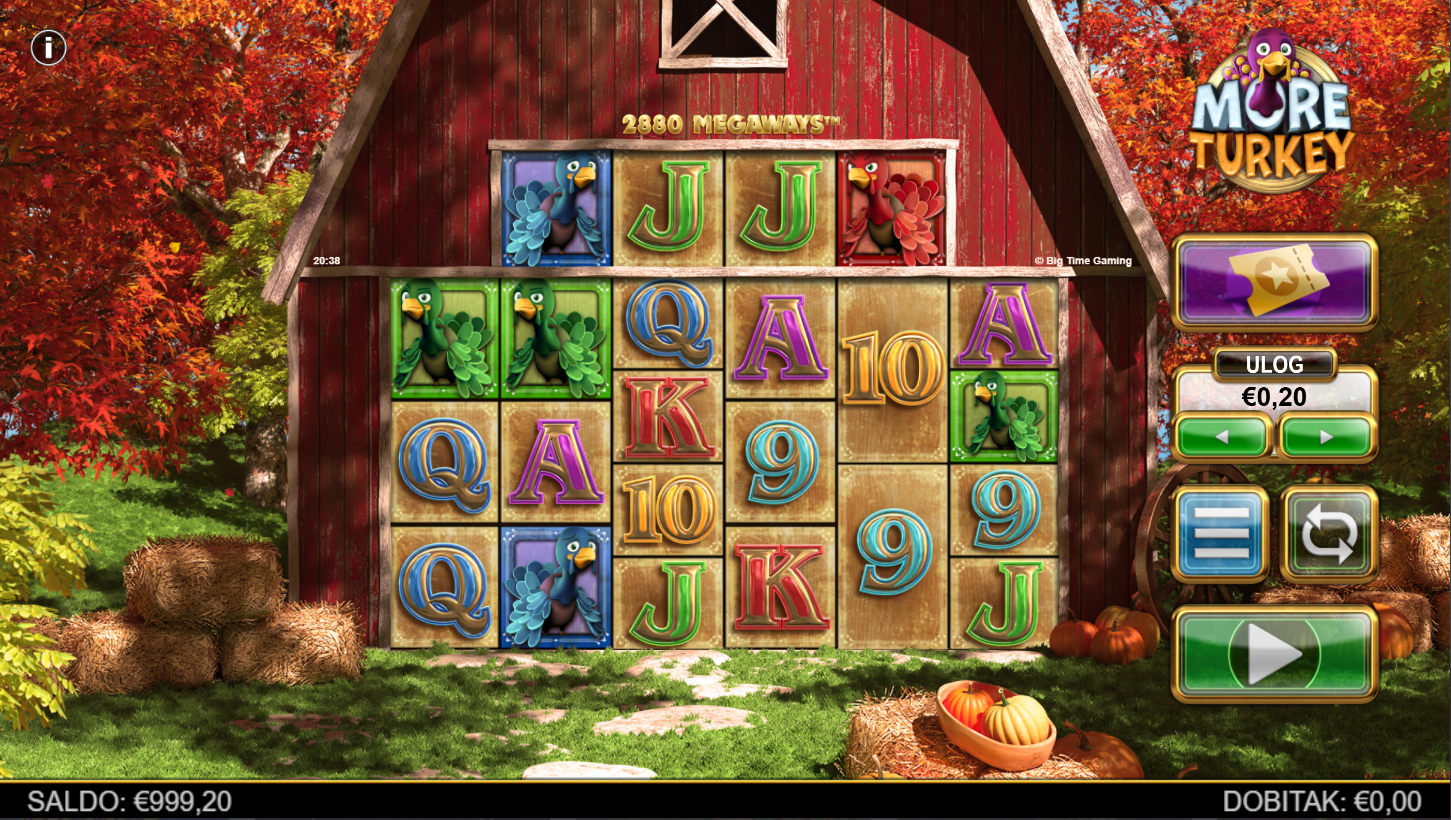Open the autoplay loop button
Screen dimensions: 1451x820
[1329, 534]
